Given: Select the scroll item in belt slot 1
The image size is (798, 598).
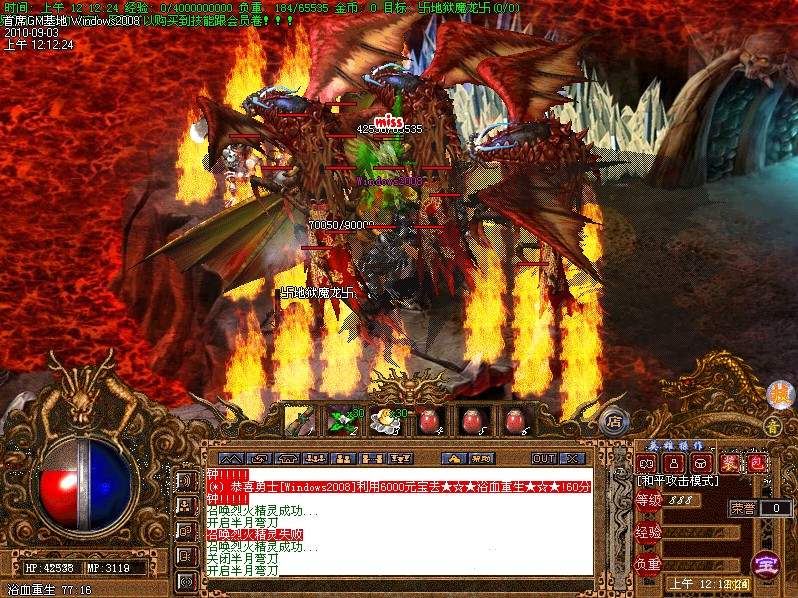Looking at the screenshot, I should pyautogui.click(x=298, y=421).
